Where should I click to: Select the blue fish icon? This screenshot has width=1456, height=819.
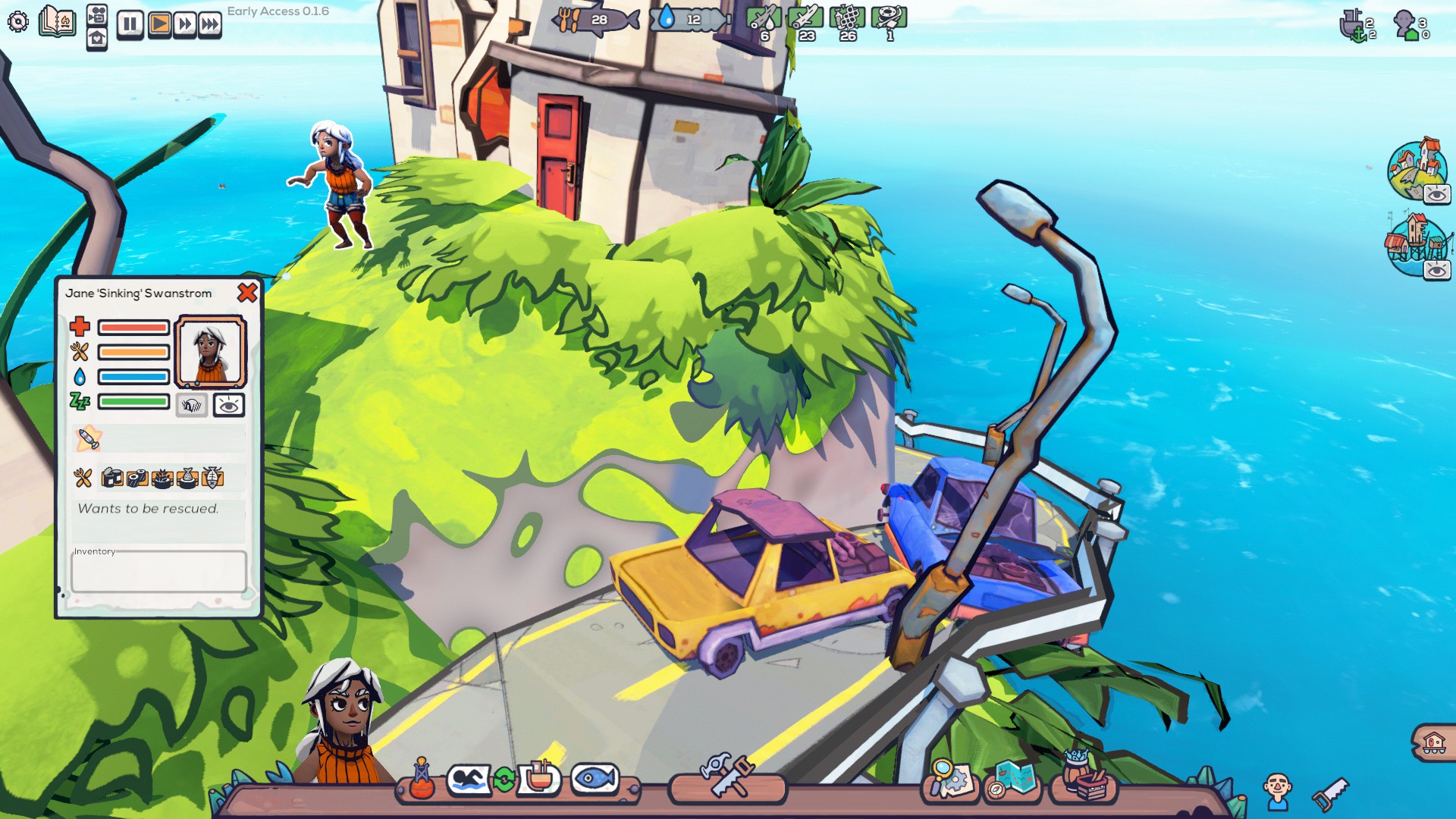[595, 779]
